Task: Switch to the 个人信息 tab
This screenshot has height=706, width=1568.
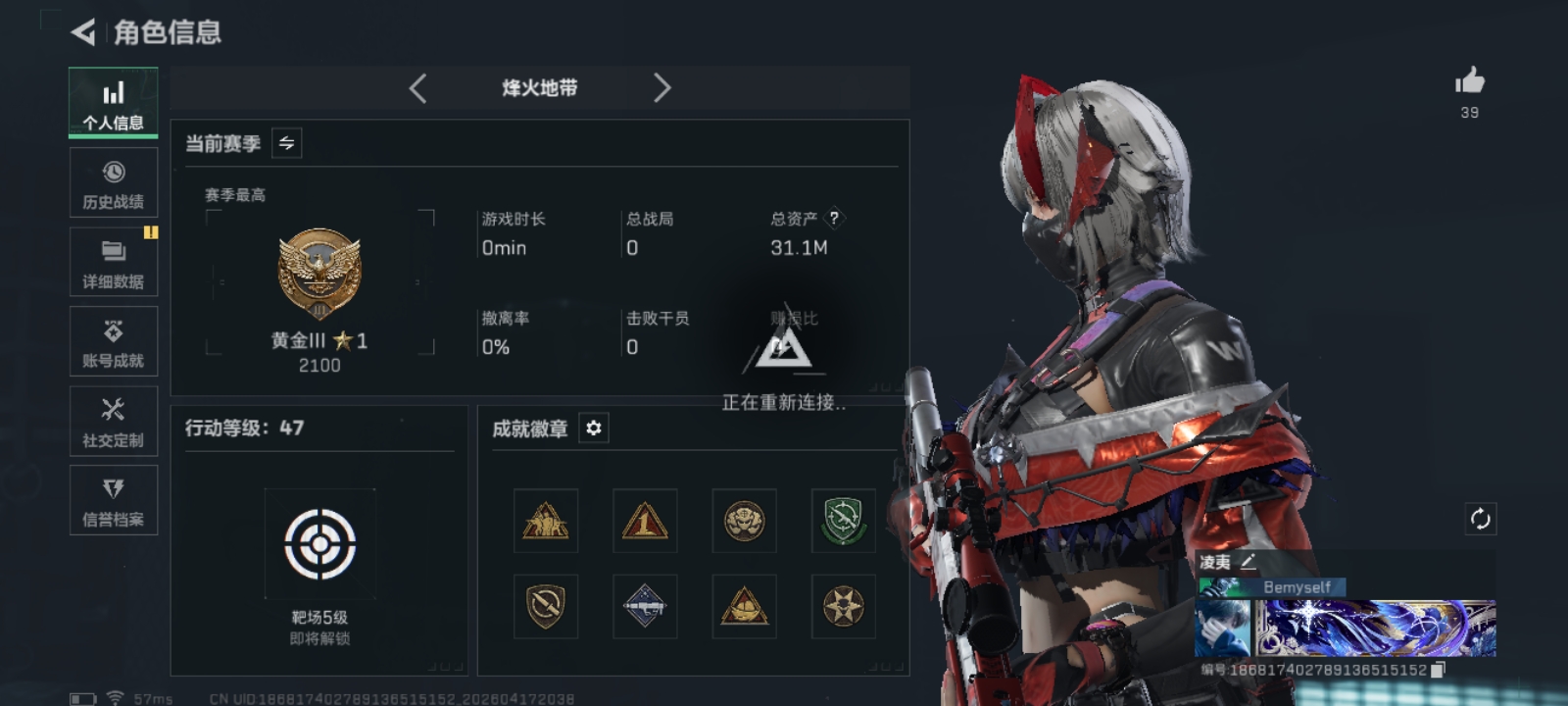Action: coord(113,103)
